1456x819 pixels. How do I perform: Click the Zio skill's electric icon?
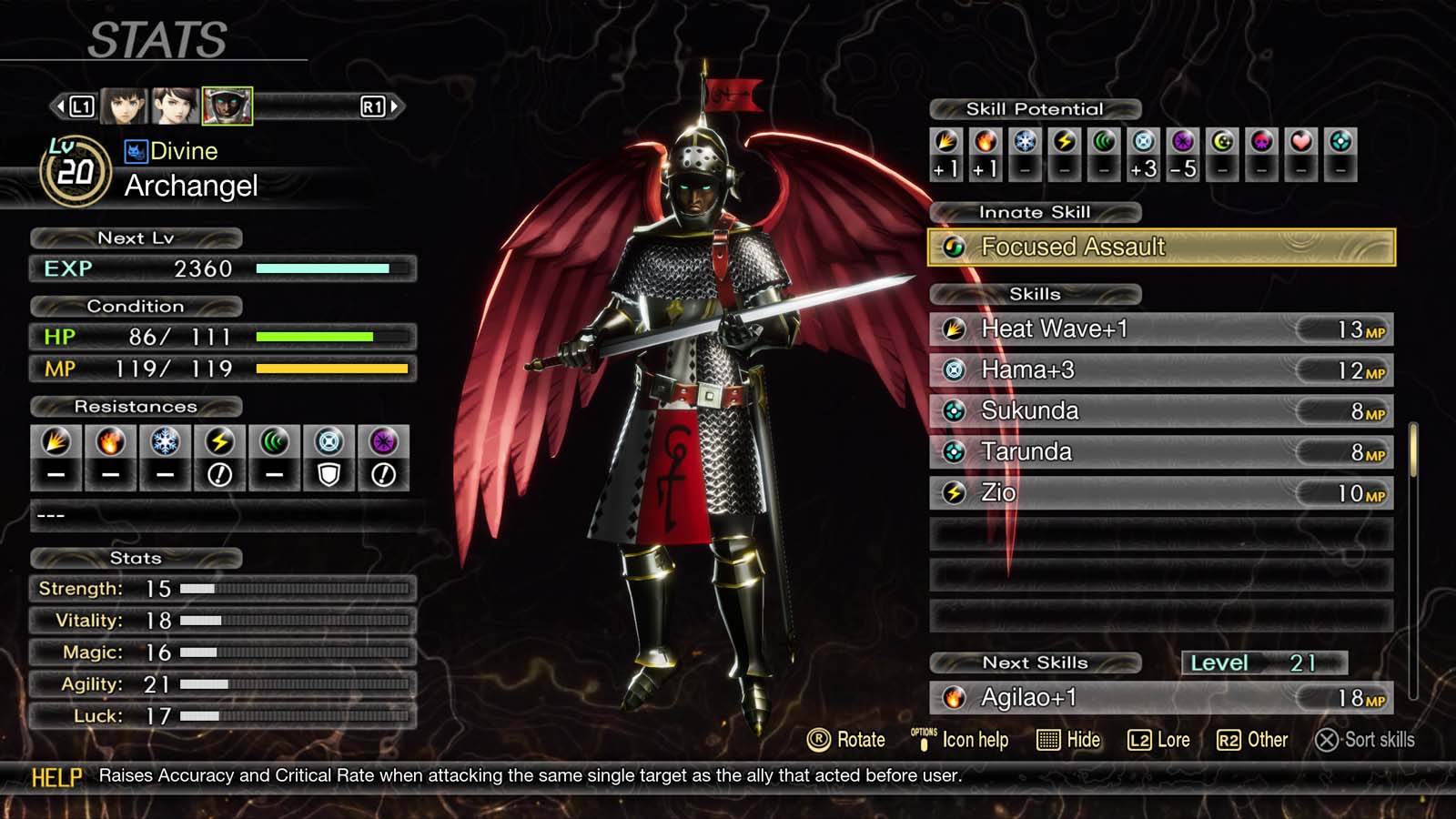pos(952,491)
